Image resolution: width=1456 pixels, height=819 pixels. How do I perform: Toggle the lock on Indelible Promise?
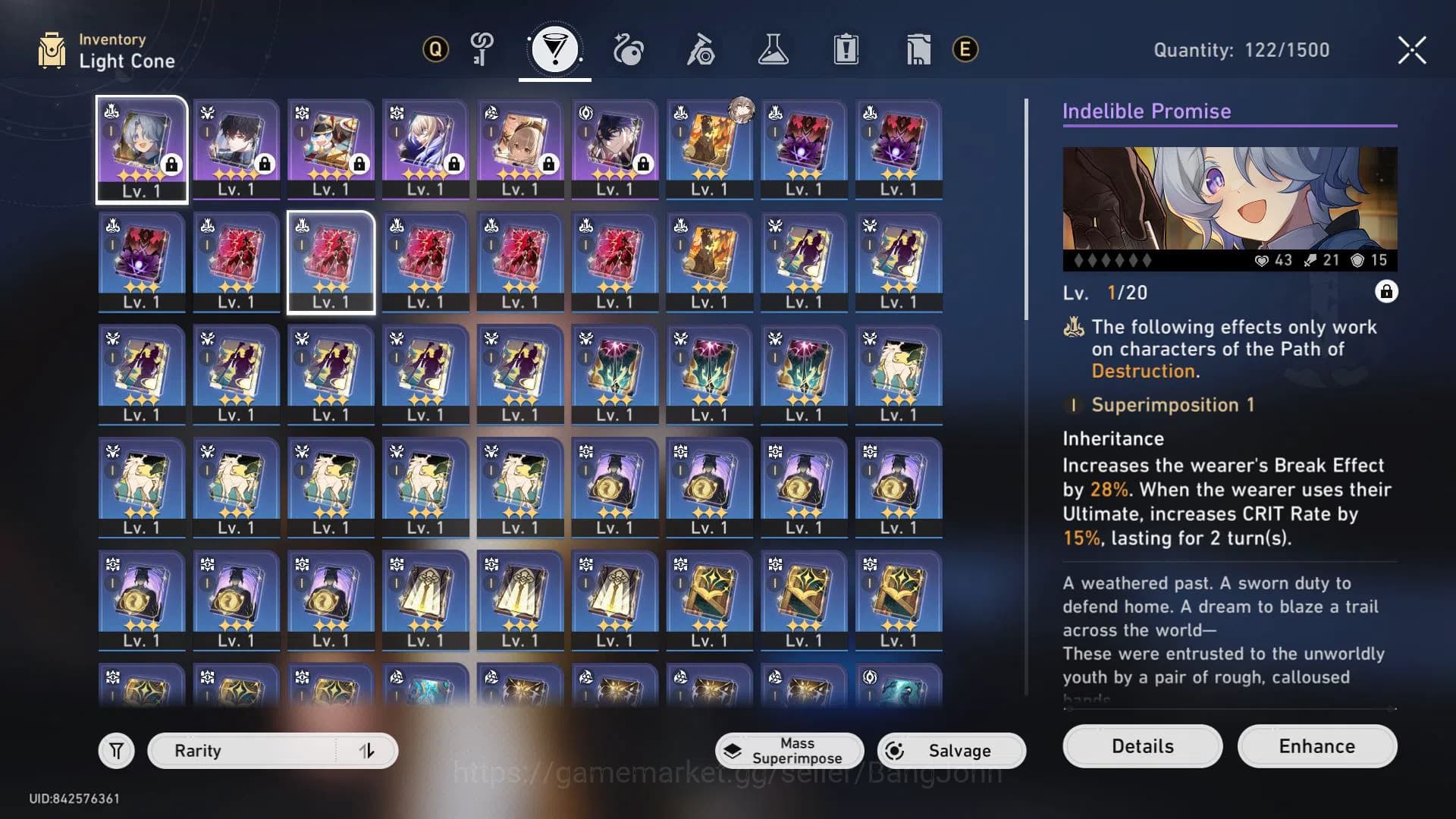click(x=1387, y=292)
